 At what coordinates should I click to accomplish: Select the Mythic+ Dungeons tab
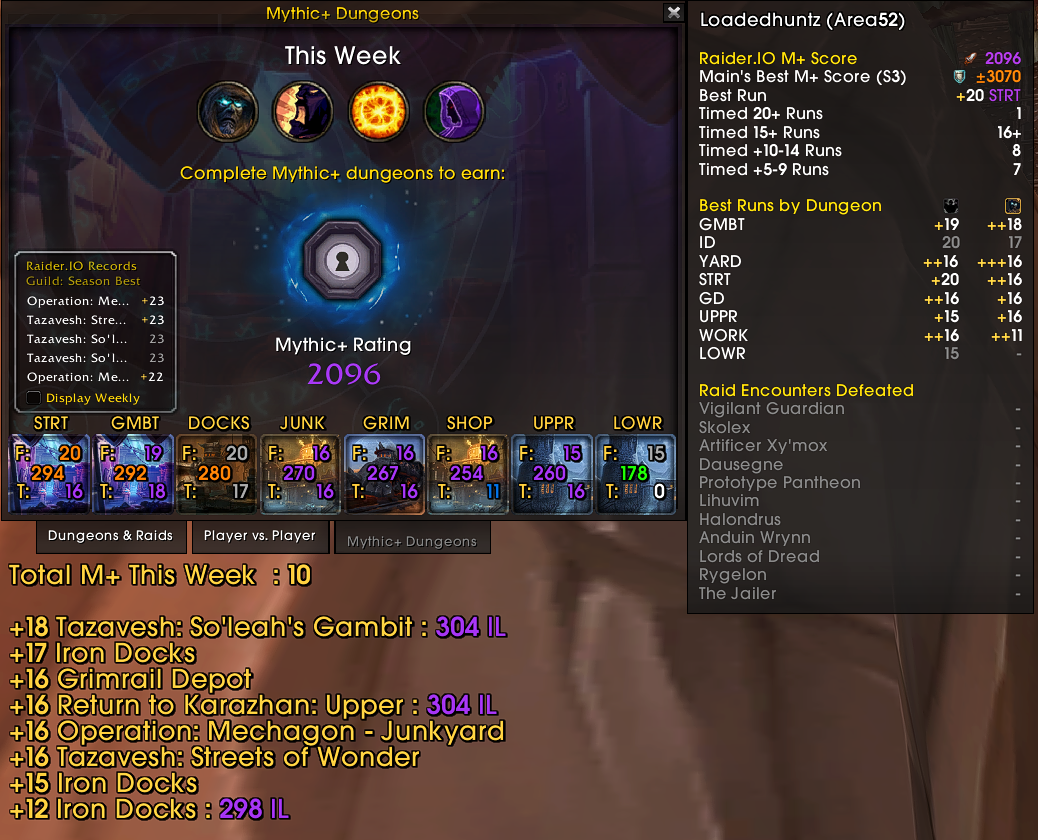[412, 541]
